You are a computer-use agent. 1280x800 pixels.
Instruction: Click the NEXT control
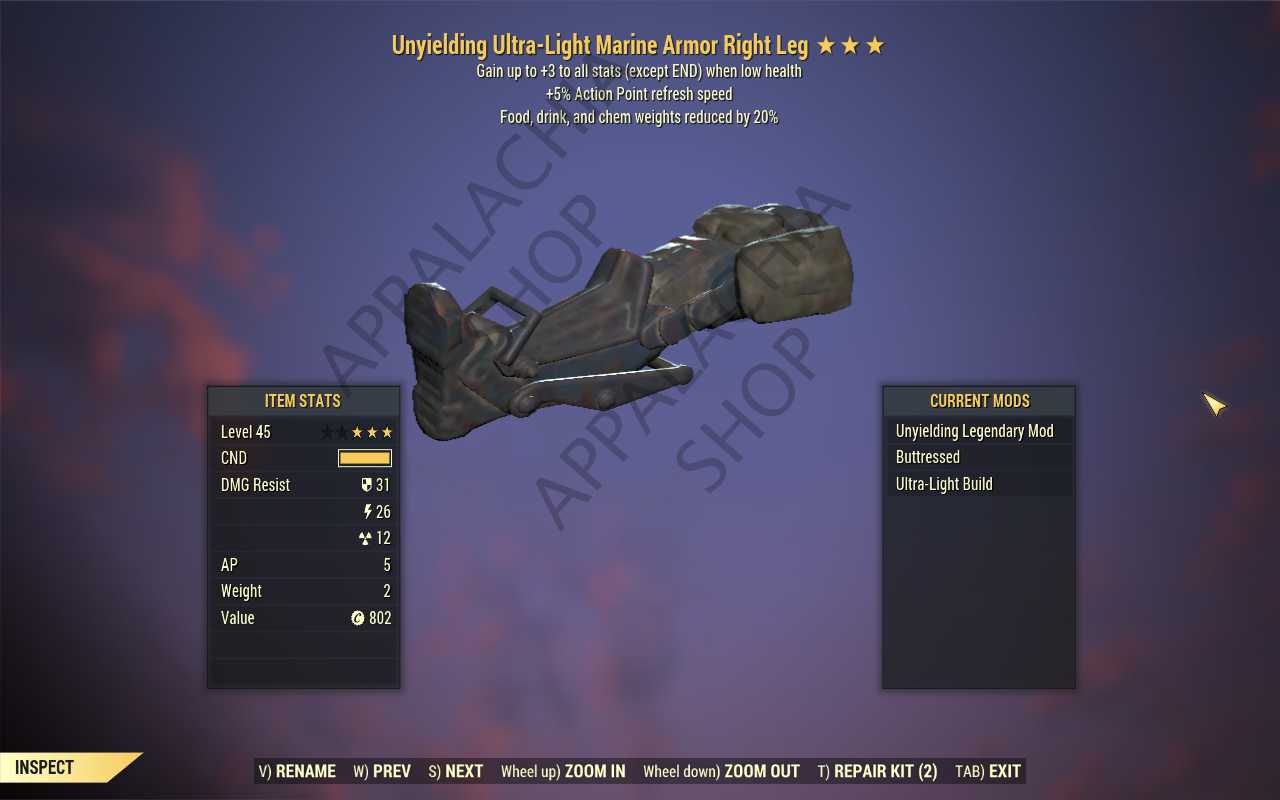pyautogui.click(x=455, y=771)
